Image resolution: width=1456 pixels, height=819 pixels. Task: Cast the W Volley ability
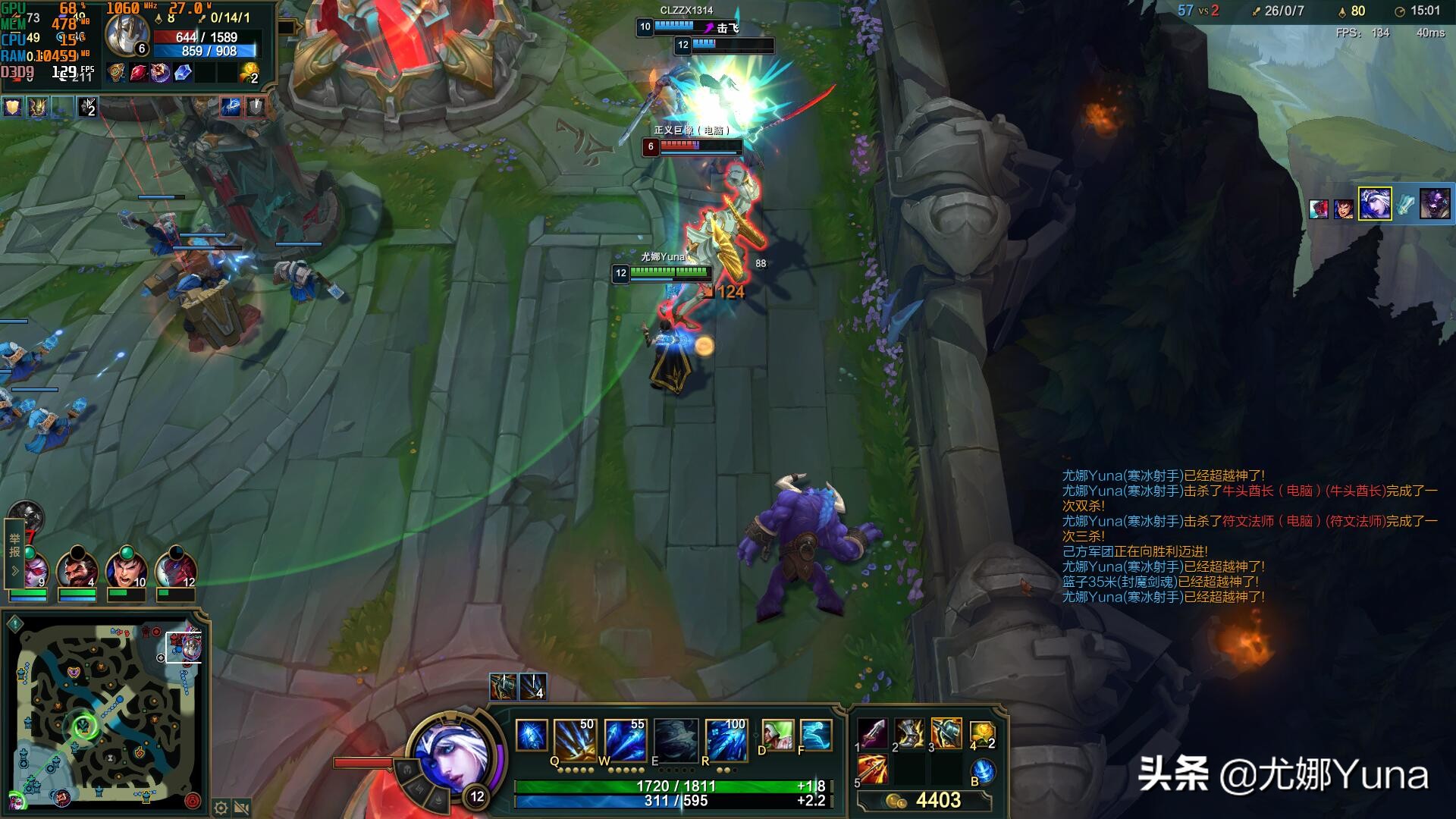tap(625, 739)
